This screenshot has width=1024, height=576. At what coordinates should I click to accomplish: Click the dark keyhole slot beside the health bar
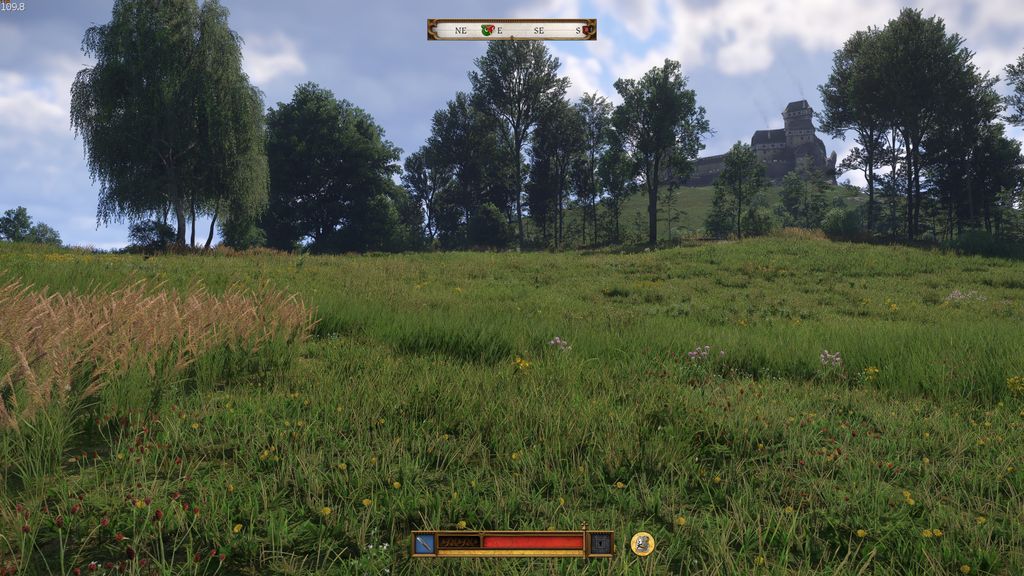tap(600, 543)
